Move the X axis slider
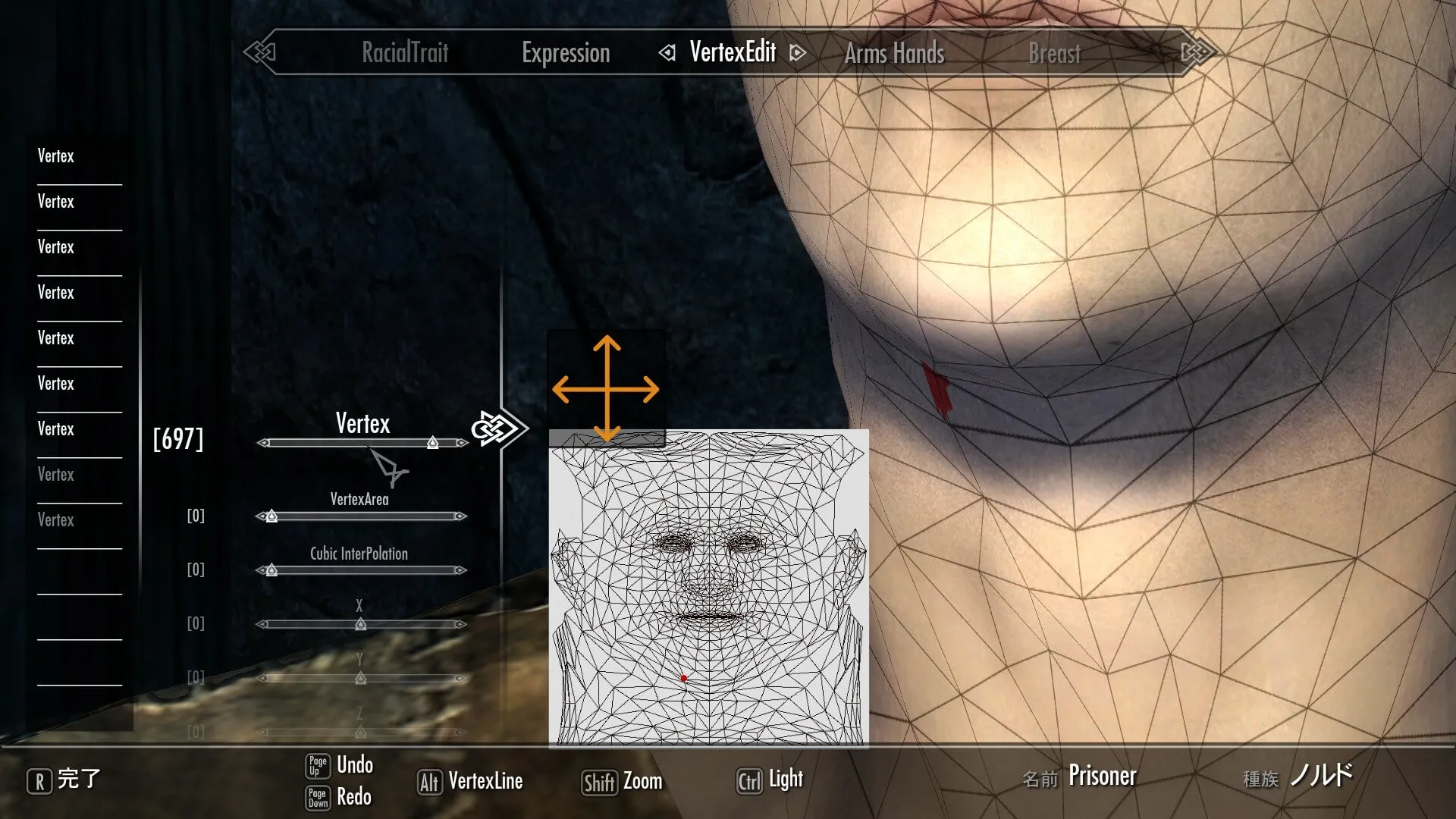Image resolution: width=1456 pixels, height=819 pixels. click(361, 624)
